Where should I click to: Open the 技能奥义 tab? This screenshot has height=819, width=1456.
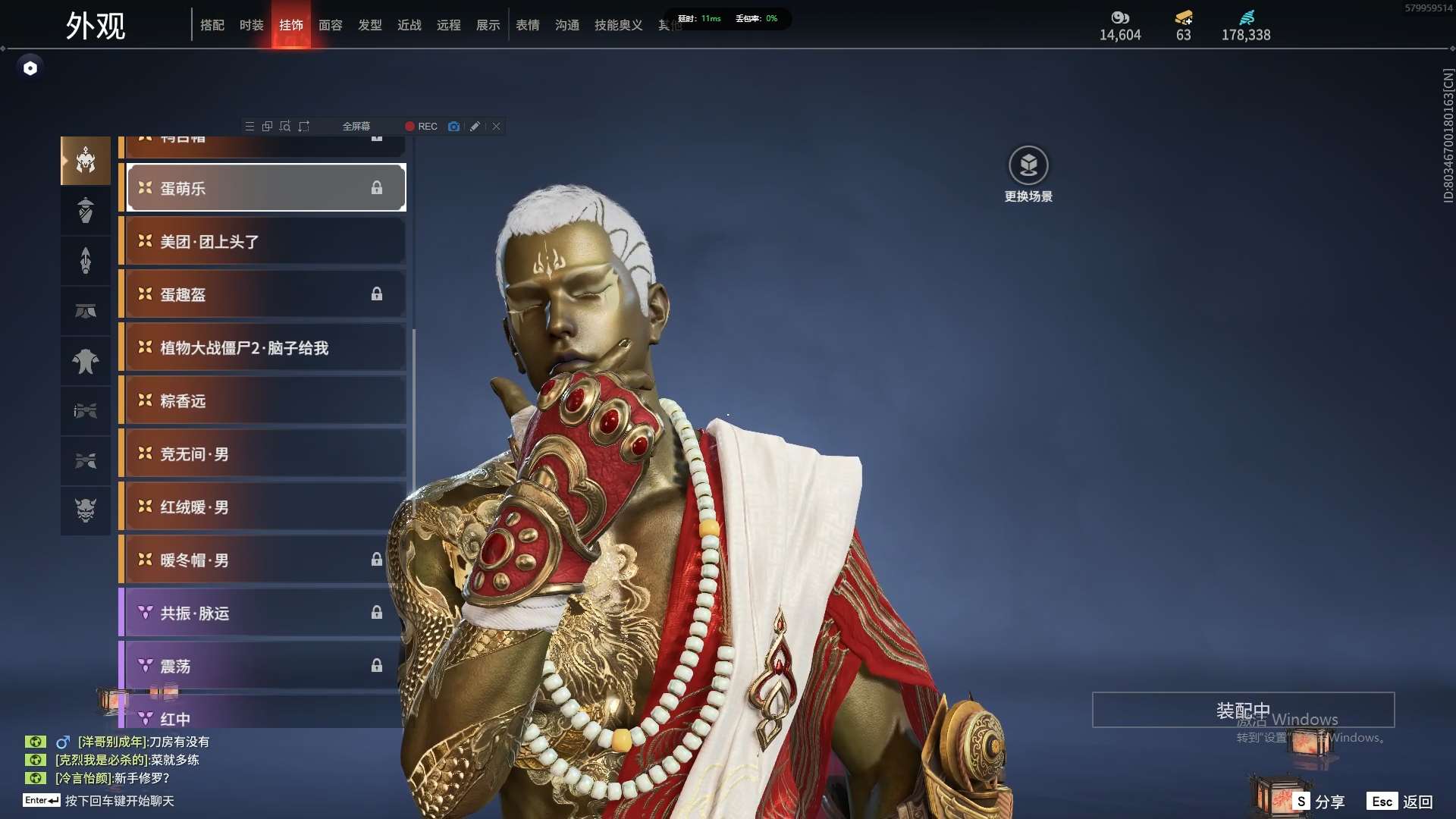point(618,25)
